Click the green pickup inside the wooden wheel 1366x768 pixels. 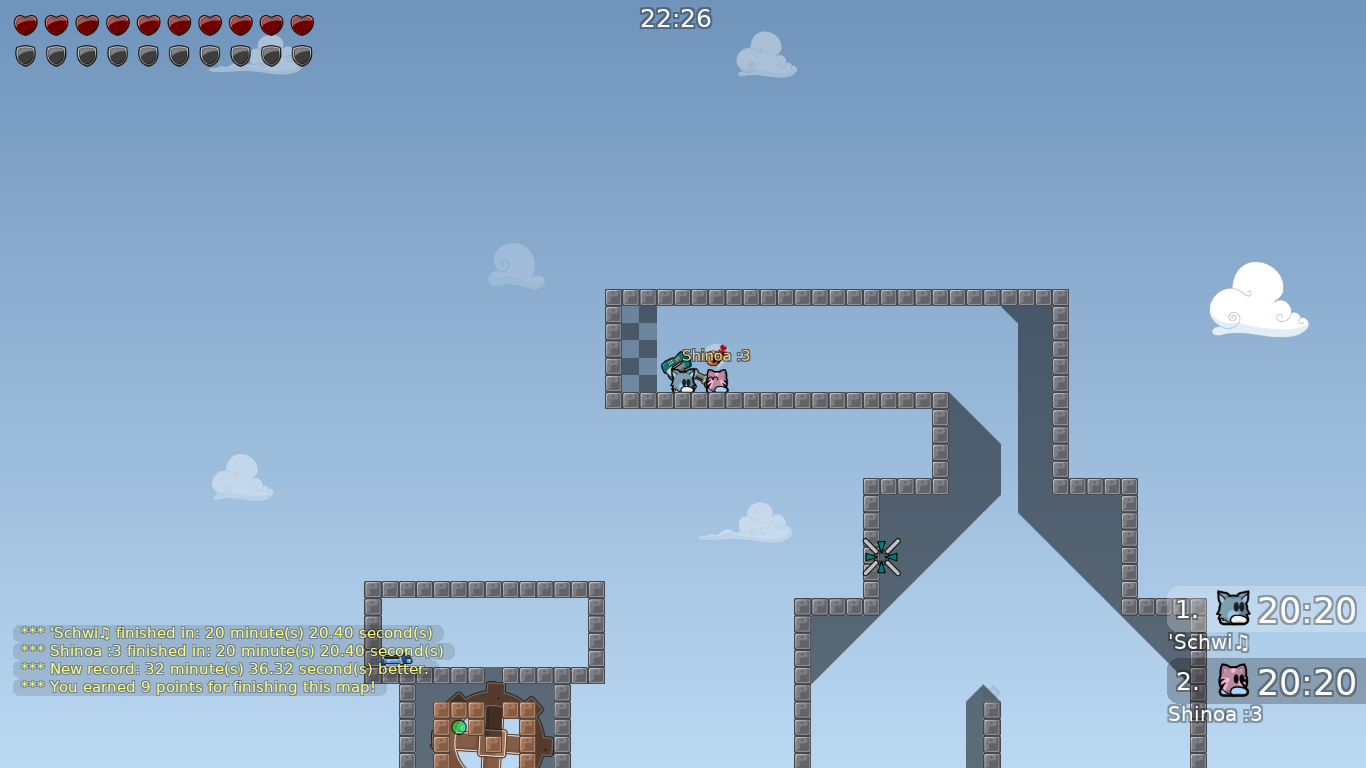pyautogui.click(x=459, y=726)
